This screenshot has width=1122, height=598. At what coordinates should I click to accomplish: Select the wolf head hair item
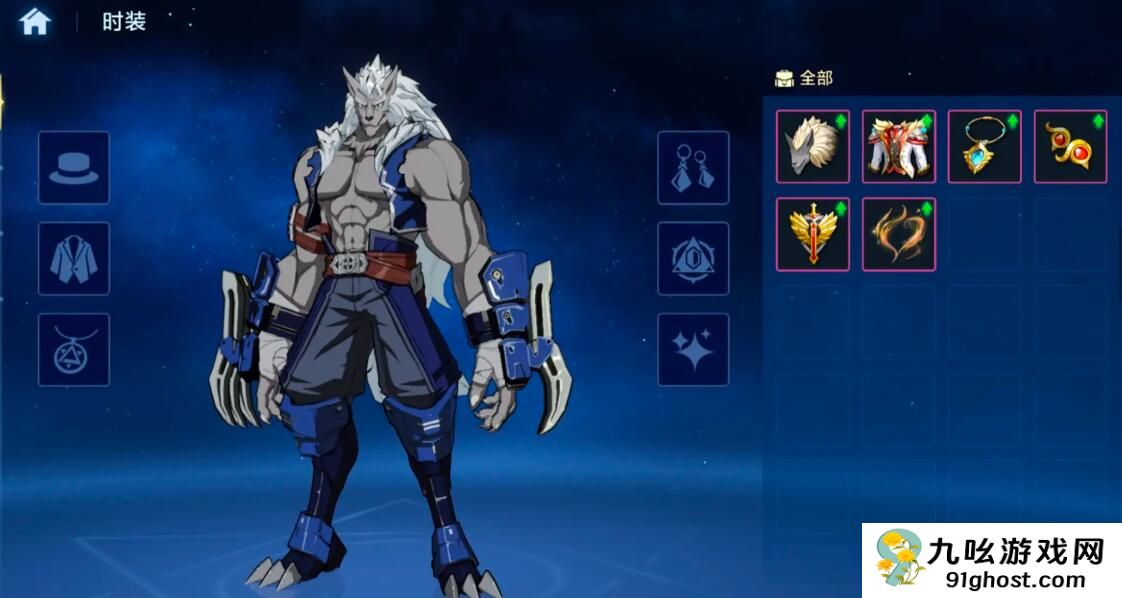click(813, 147)
